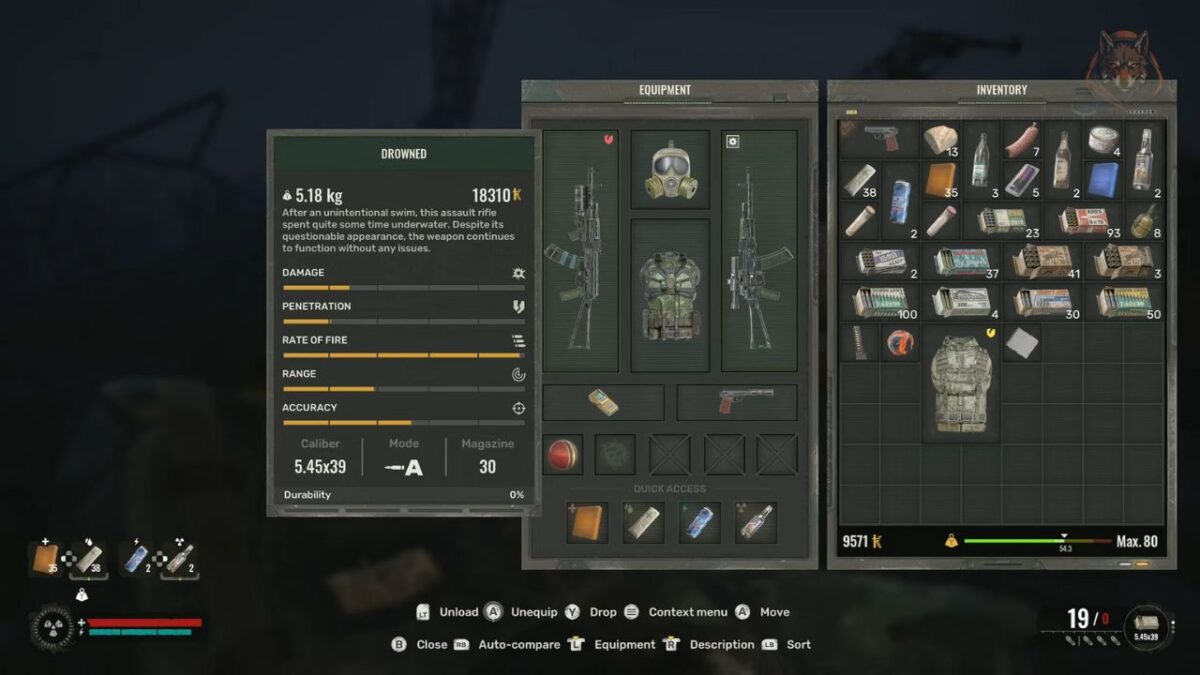The image size is (1200, 675).
Task: Choose the bandage quick access slot
Action: (x=643, y=523)
